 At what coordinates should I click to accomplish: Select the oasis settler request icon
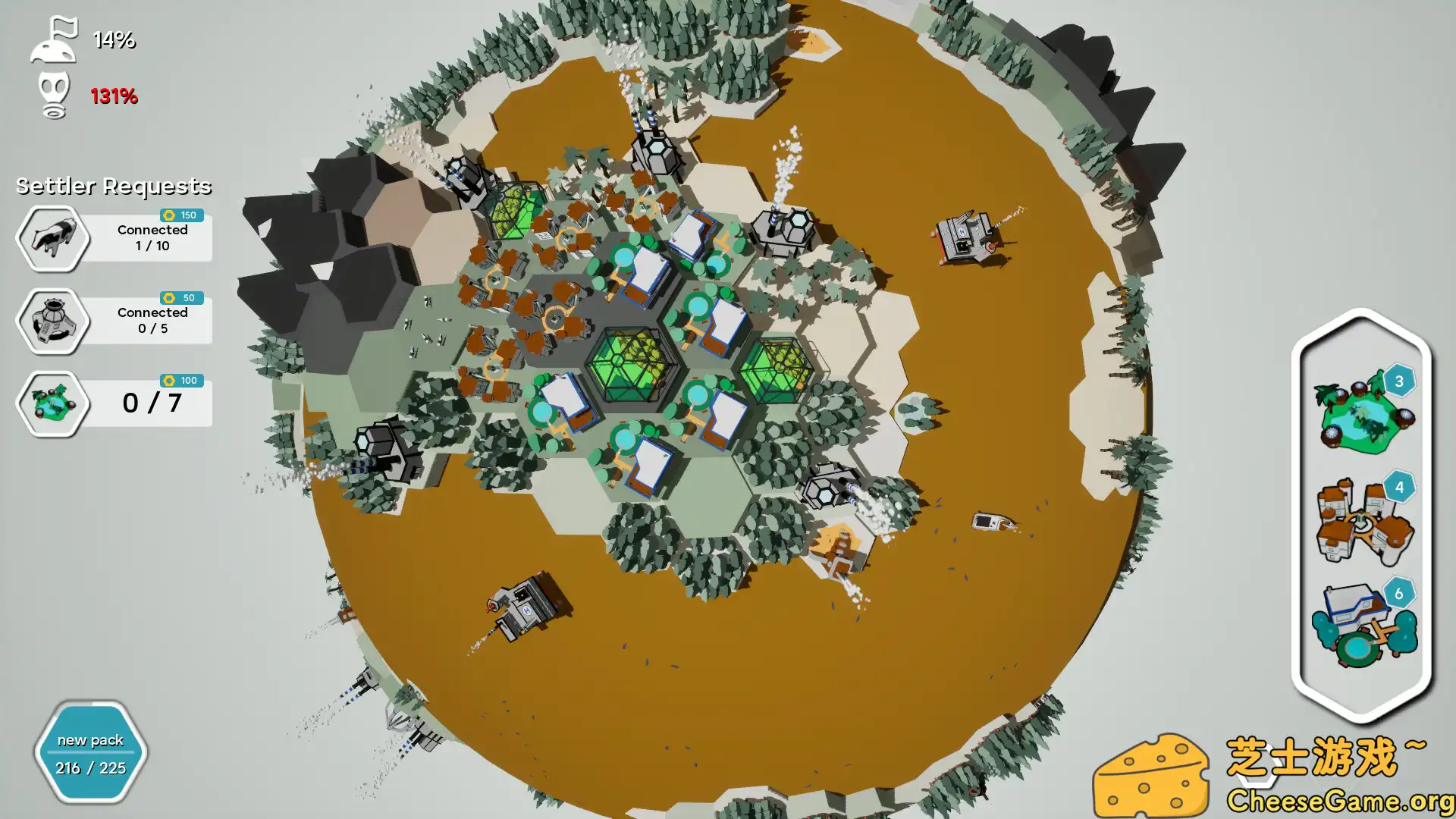pos(52,403)
